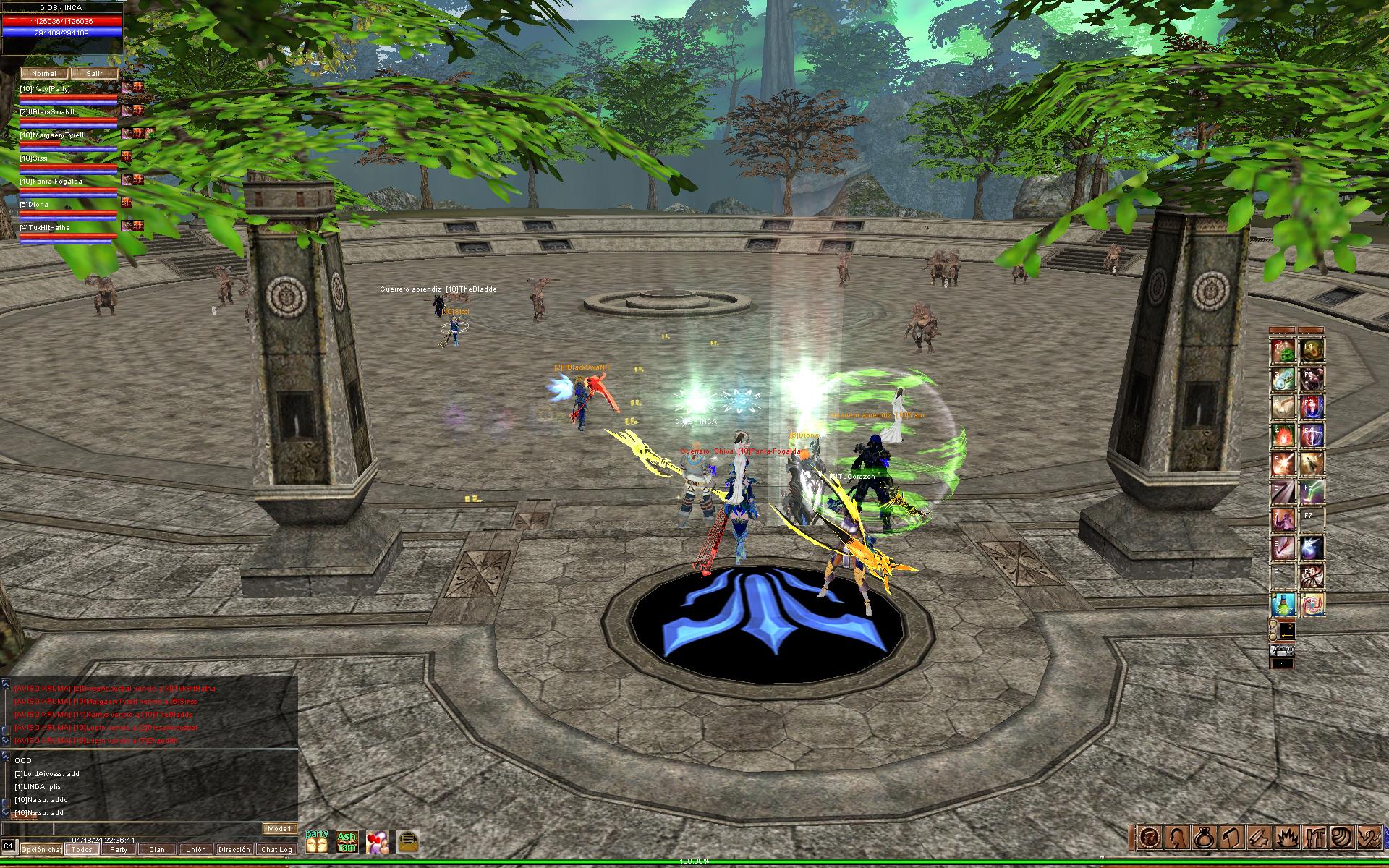
Task: Open the mail envelope icon
Action: [x=407, y=841]
